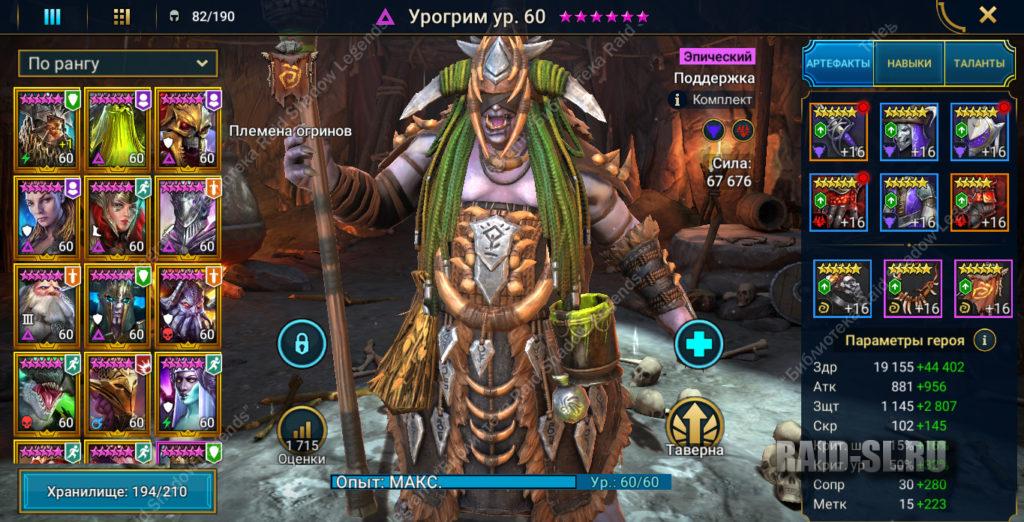1024x522 pixels.
Task: Open the Хранилище 194/210 storage
Action: point(118,492)
